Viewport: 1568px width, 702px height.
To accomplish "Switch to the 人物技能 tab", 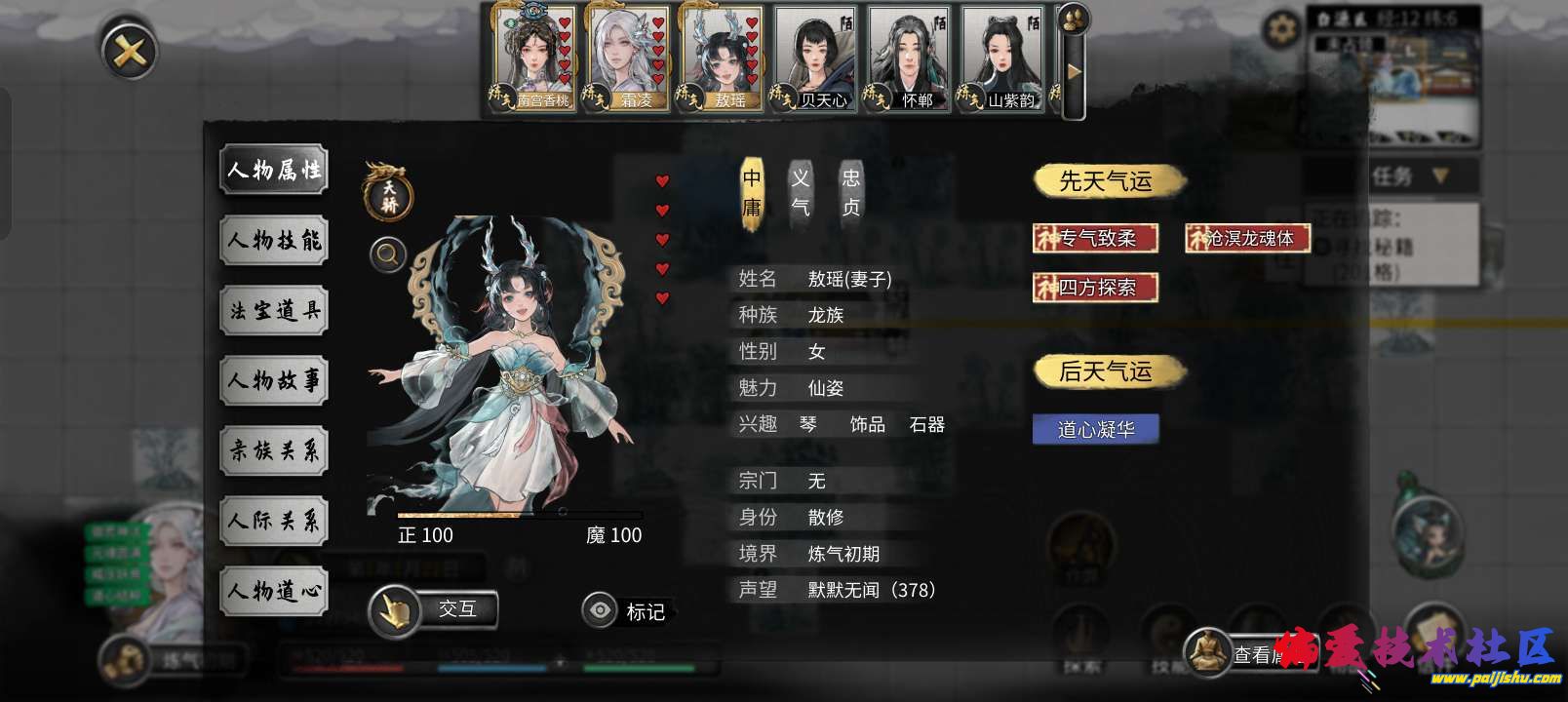I will (x=273, y=240).
